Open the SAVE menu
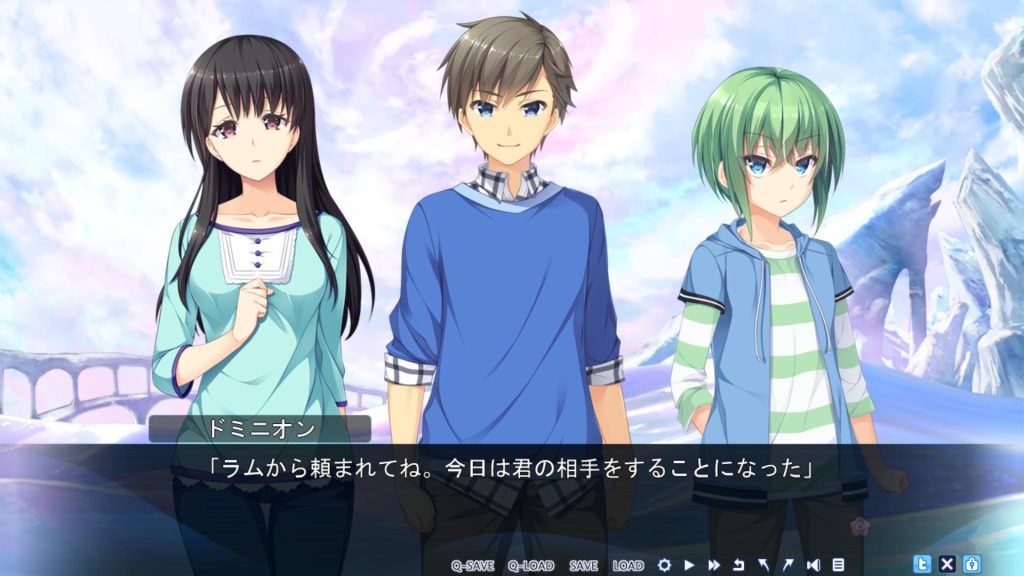1024x576 pixels. click(583, 565)
